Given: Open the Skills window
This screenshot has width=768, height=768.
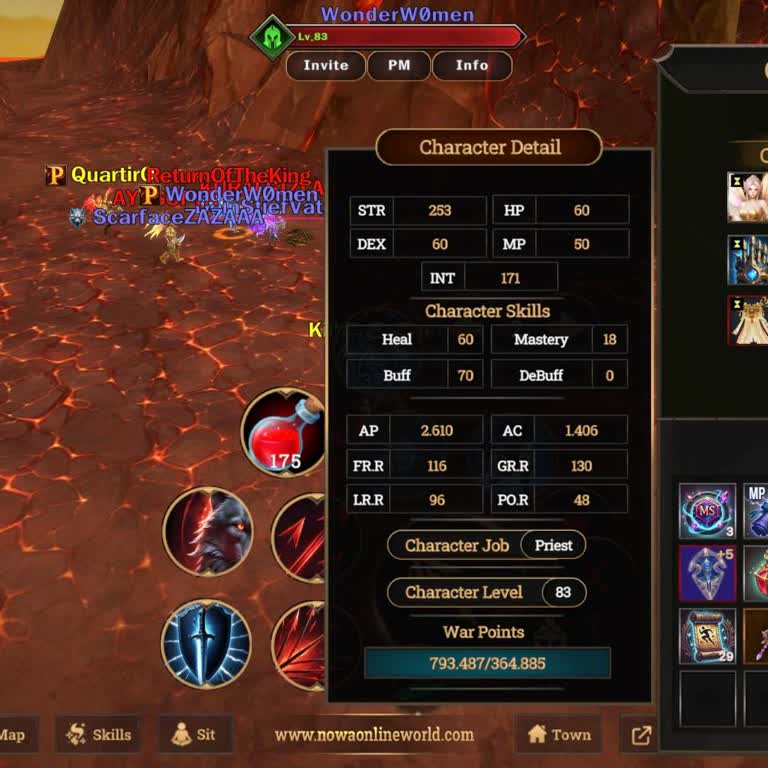Looking at the screenshot, I should click(x=98, y=735).
